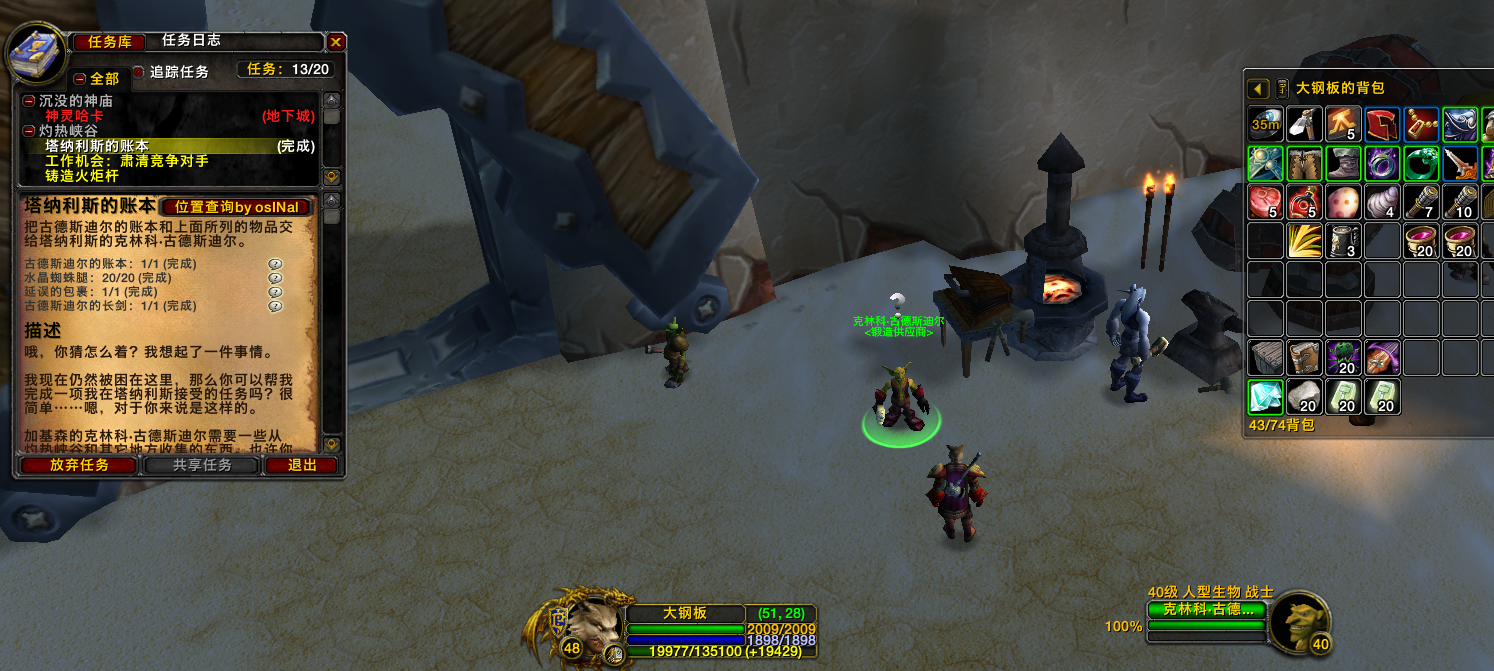Collapse the 全部 quest filter
This screenshot has width=1494, height=671.
[80, 78]
